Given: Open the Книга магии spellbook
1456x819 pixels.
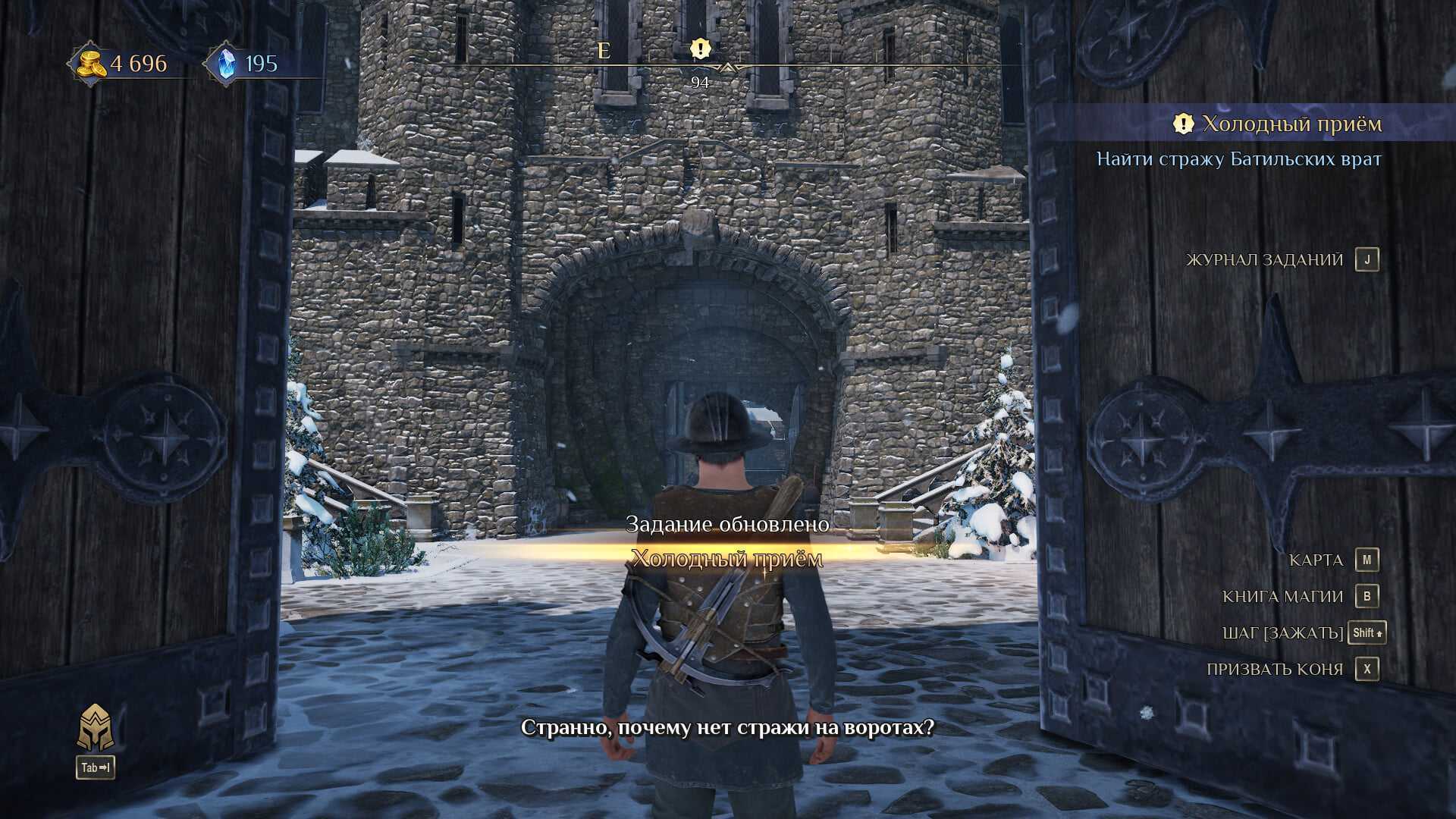Looking at the screenshot, I should coord(1282,597).
